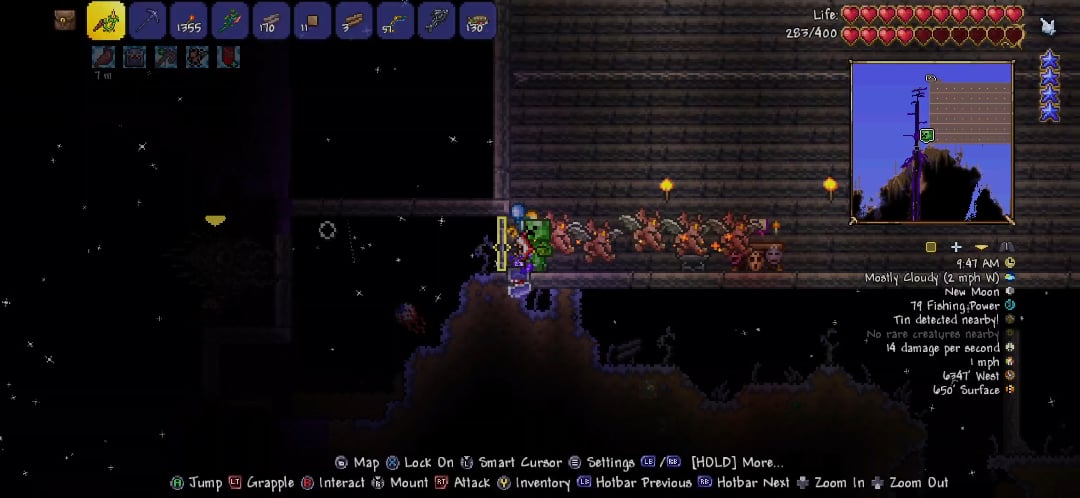1080x498 pixels.
Task: Select the hotbar item with count 57
Action: point(394,20)
